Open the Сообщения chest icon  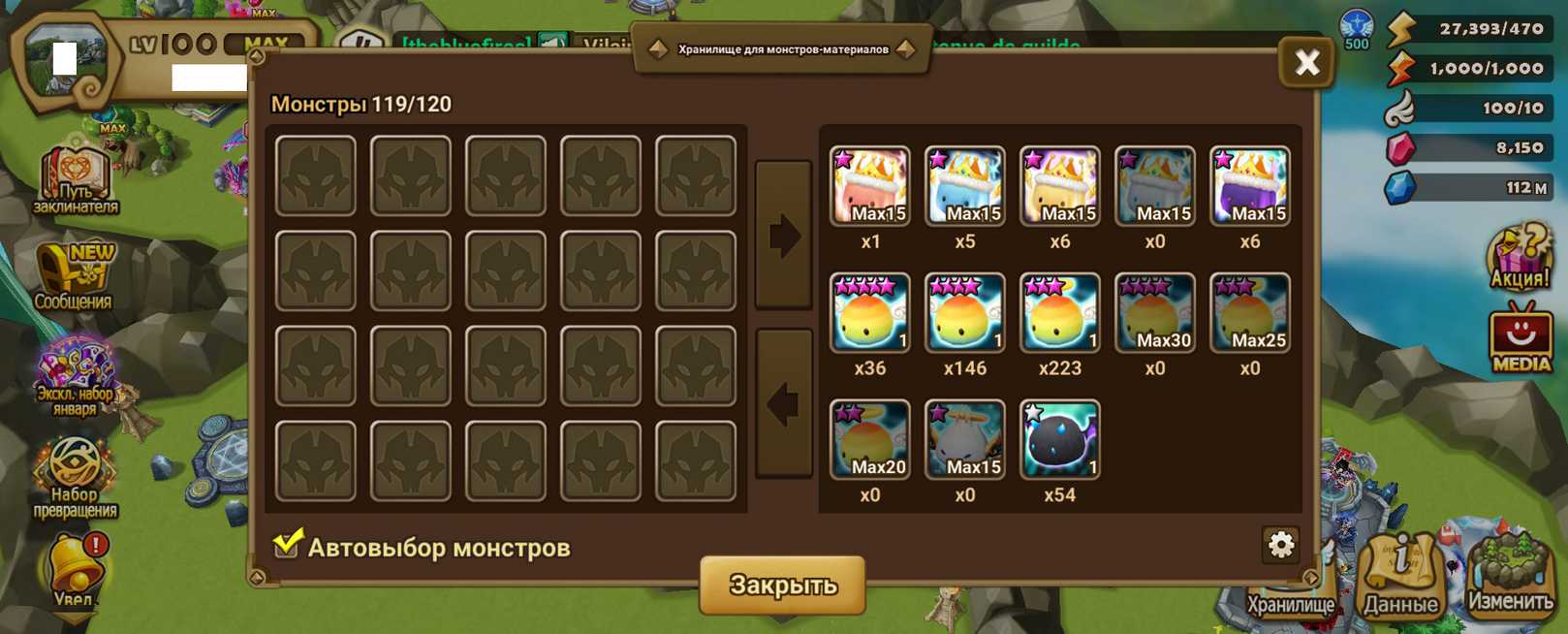75,276
